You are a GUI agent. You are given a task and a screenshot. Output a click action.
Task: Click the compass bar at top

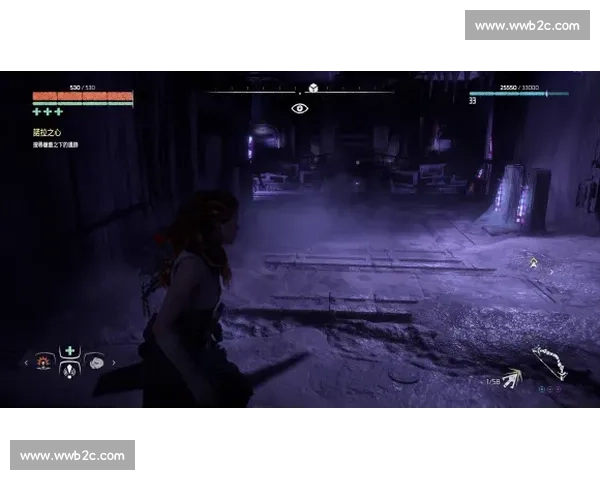point(300,92)
